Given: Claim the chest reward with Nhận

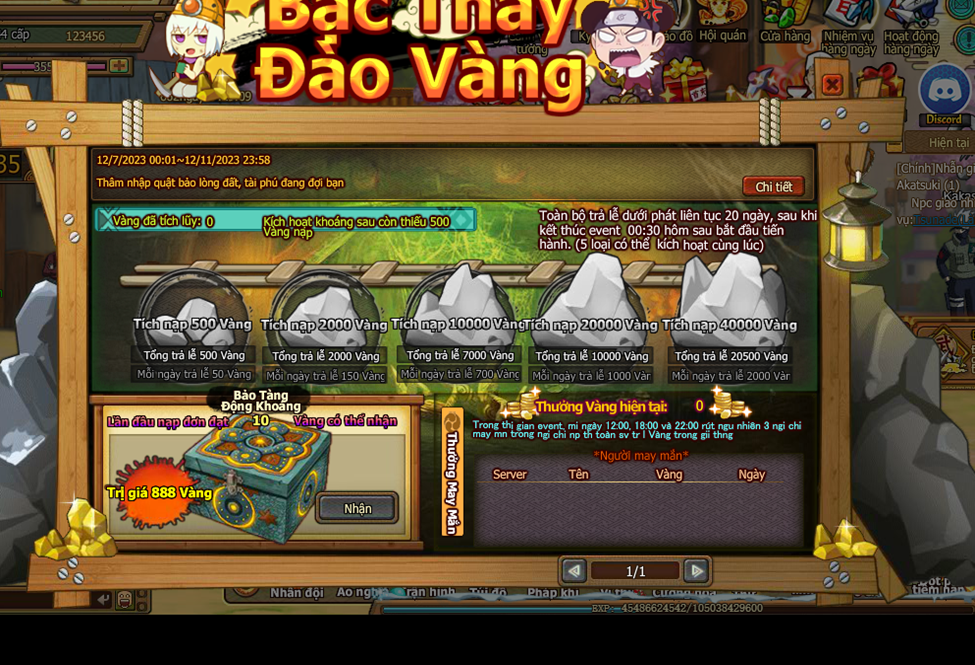Looking at the screenshot, I should pos(357,508).
